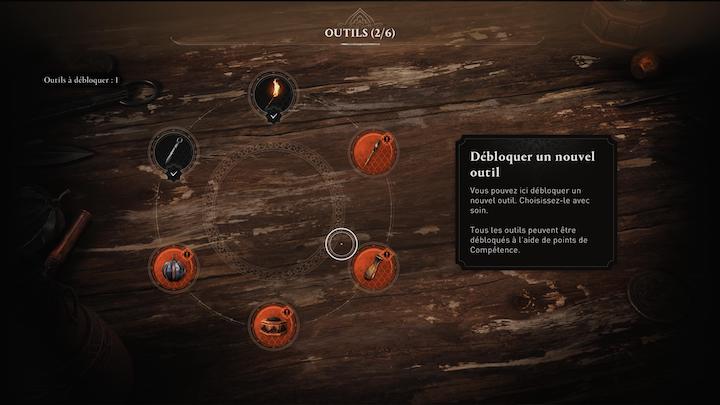Unlock the smoke bomb tool slot

tap(172, 267)
